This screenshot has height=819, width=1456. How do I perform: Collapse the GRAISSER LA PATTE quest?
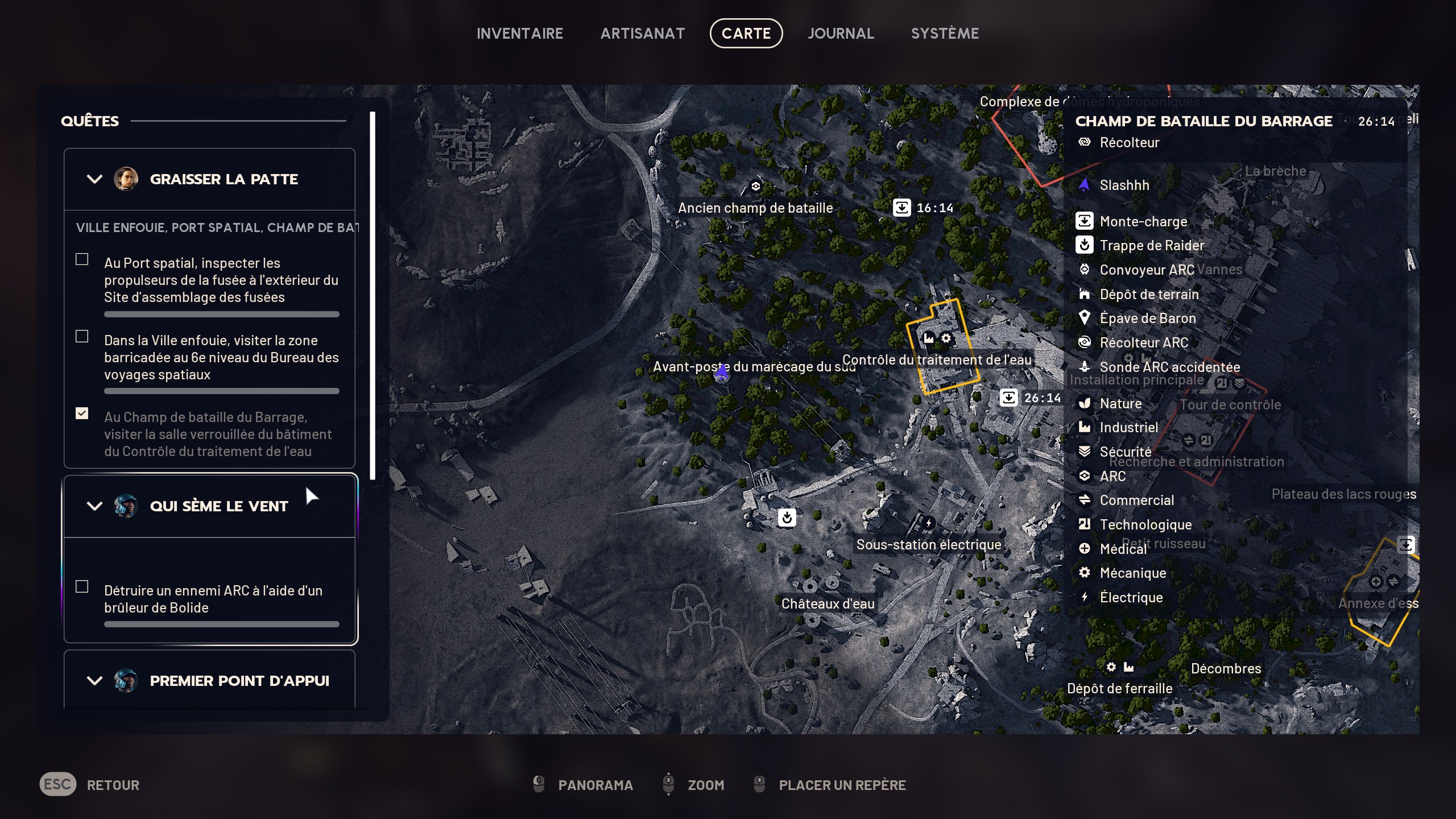point(94,179)
